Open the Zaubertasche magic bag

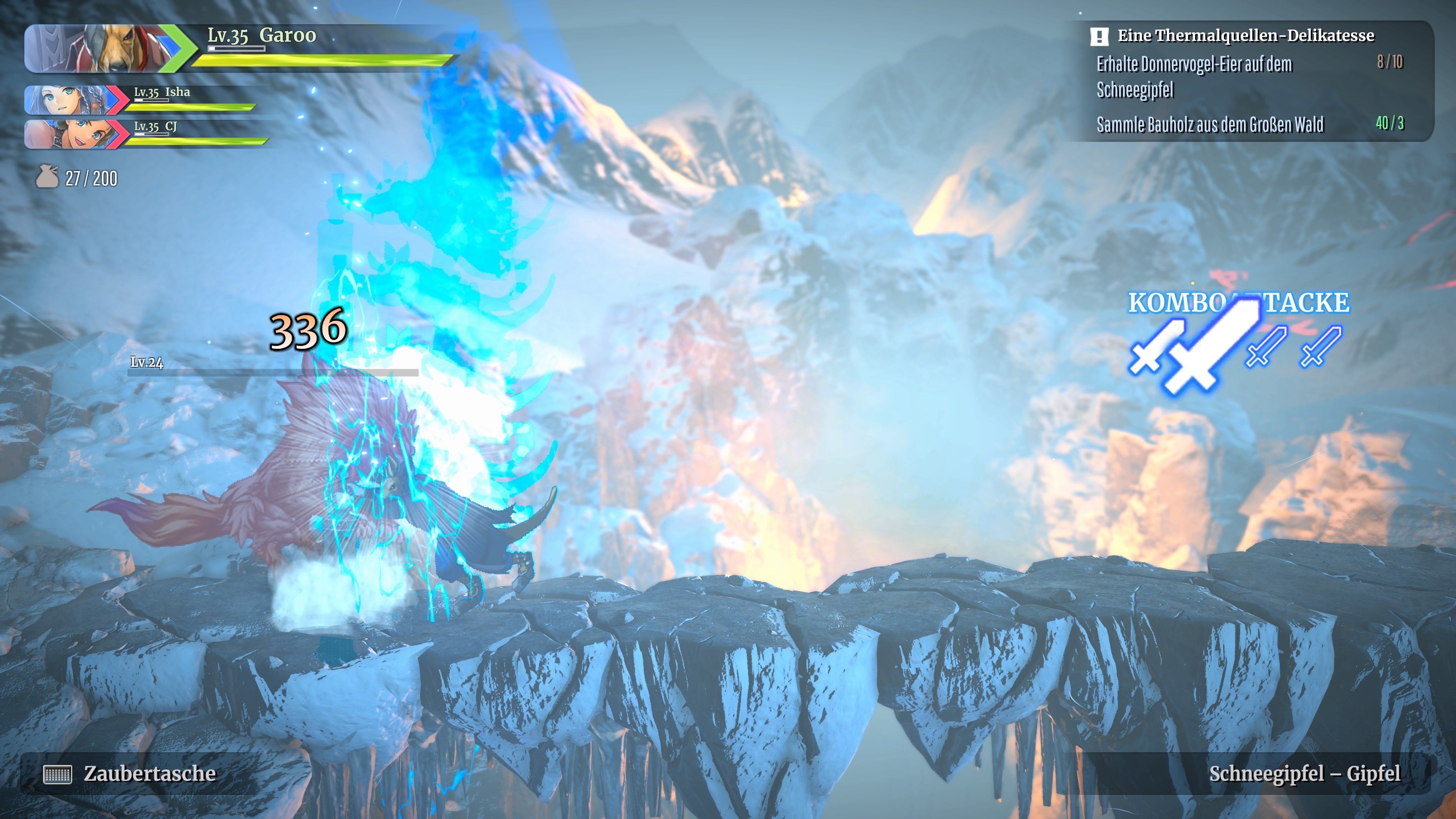[x=130, y=773]
